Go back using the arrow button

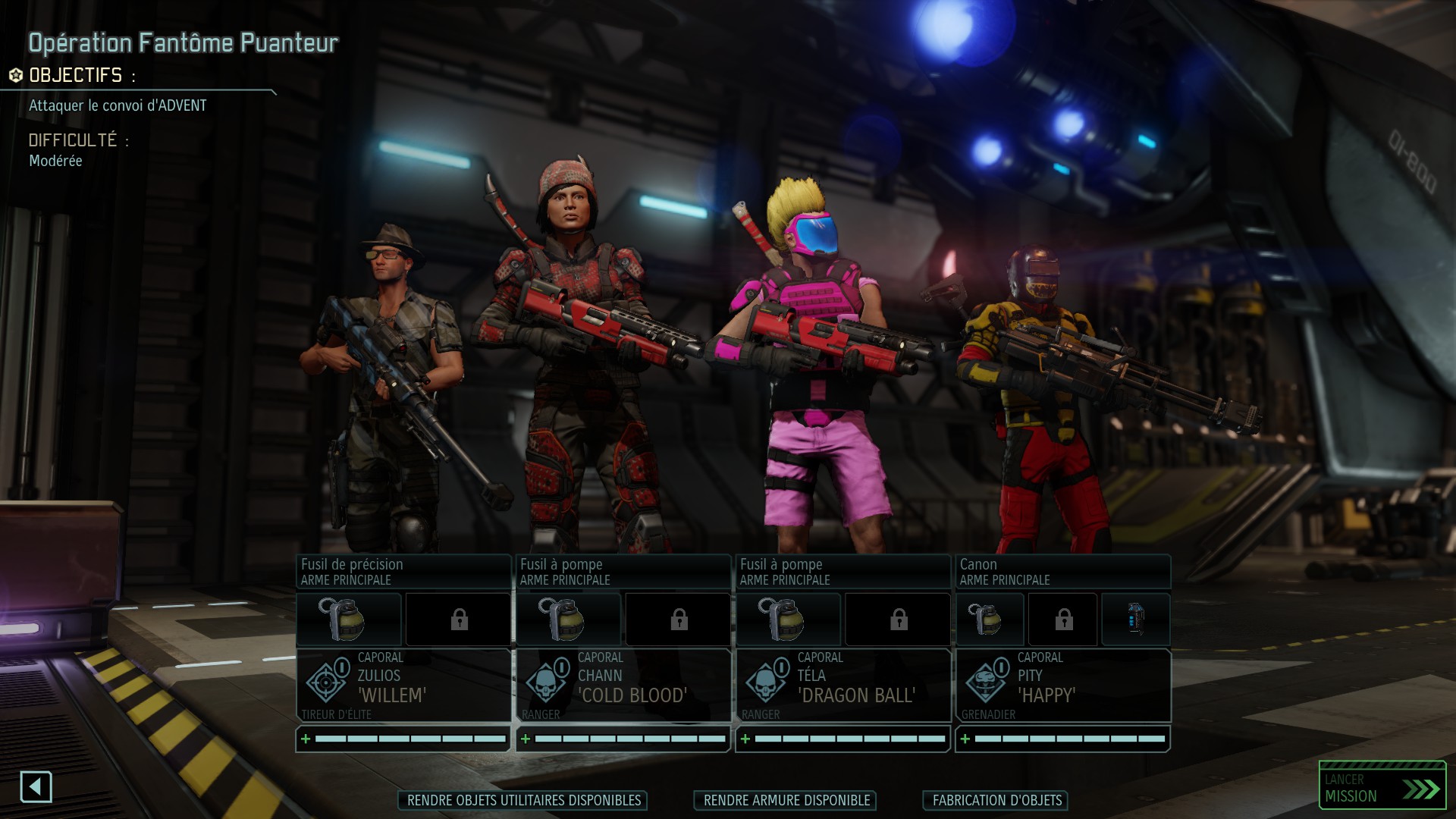coord(36,787)
